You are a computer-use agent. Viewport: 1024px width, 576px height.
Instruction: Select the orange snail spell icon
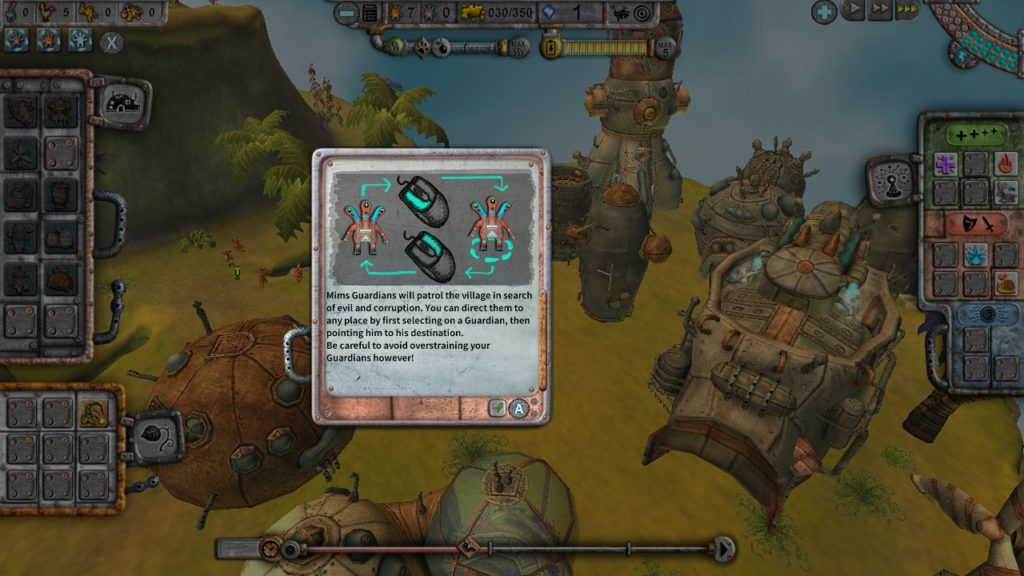pos(1006,284)
